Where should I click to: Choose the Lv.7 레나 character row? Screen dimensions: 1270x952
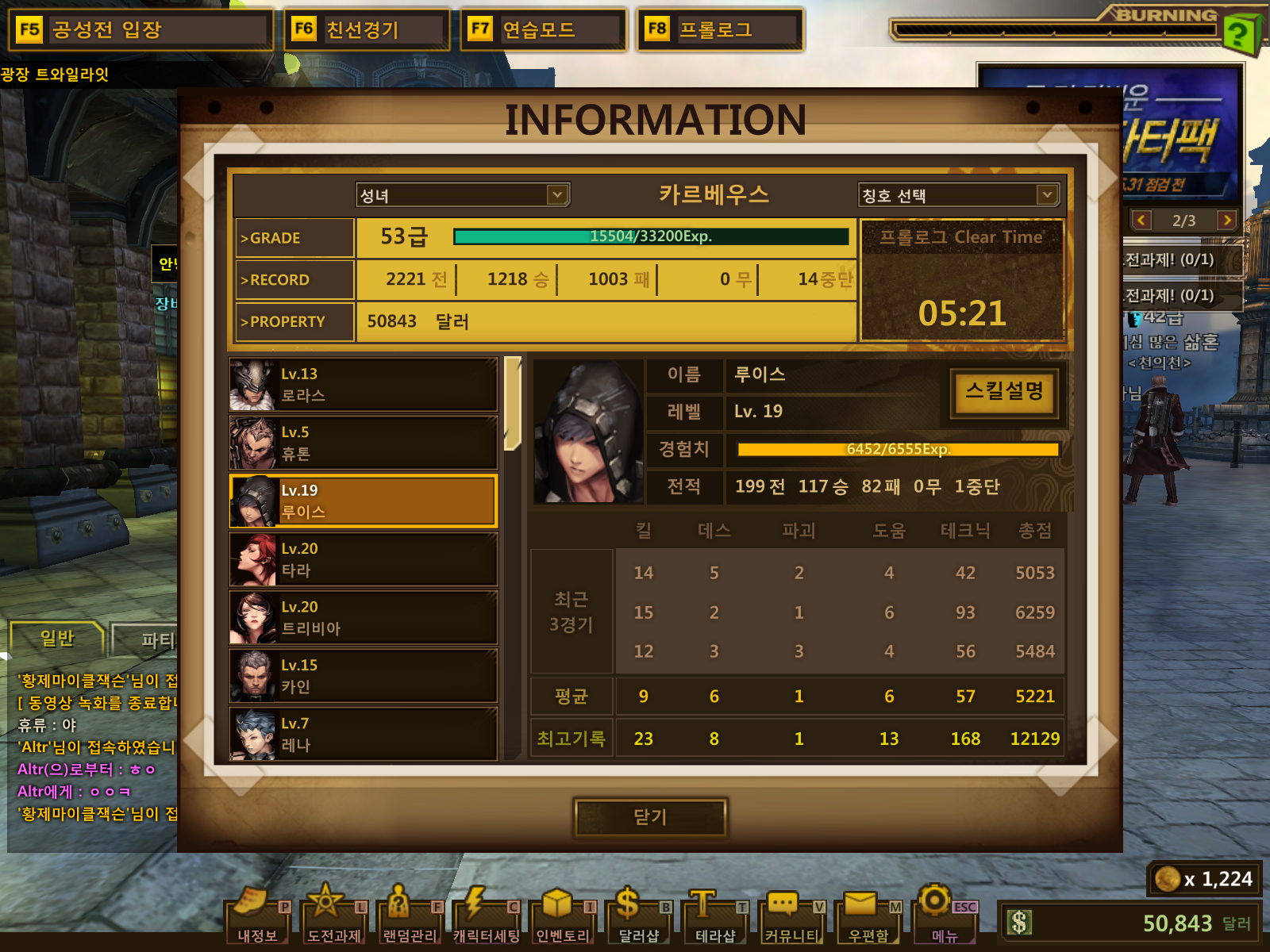pos(364,734)
